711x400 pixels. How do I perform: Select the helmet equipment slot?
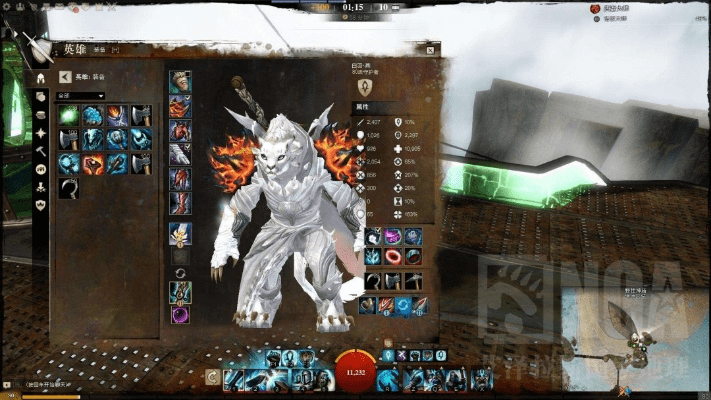tap(180, 82)
